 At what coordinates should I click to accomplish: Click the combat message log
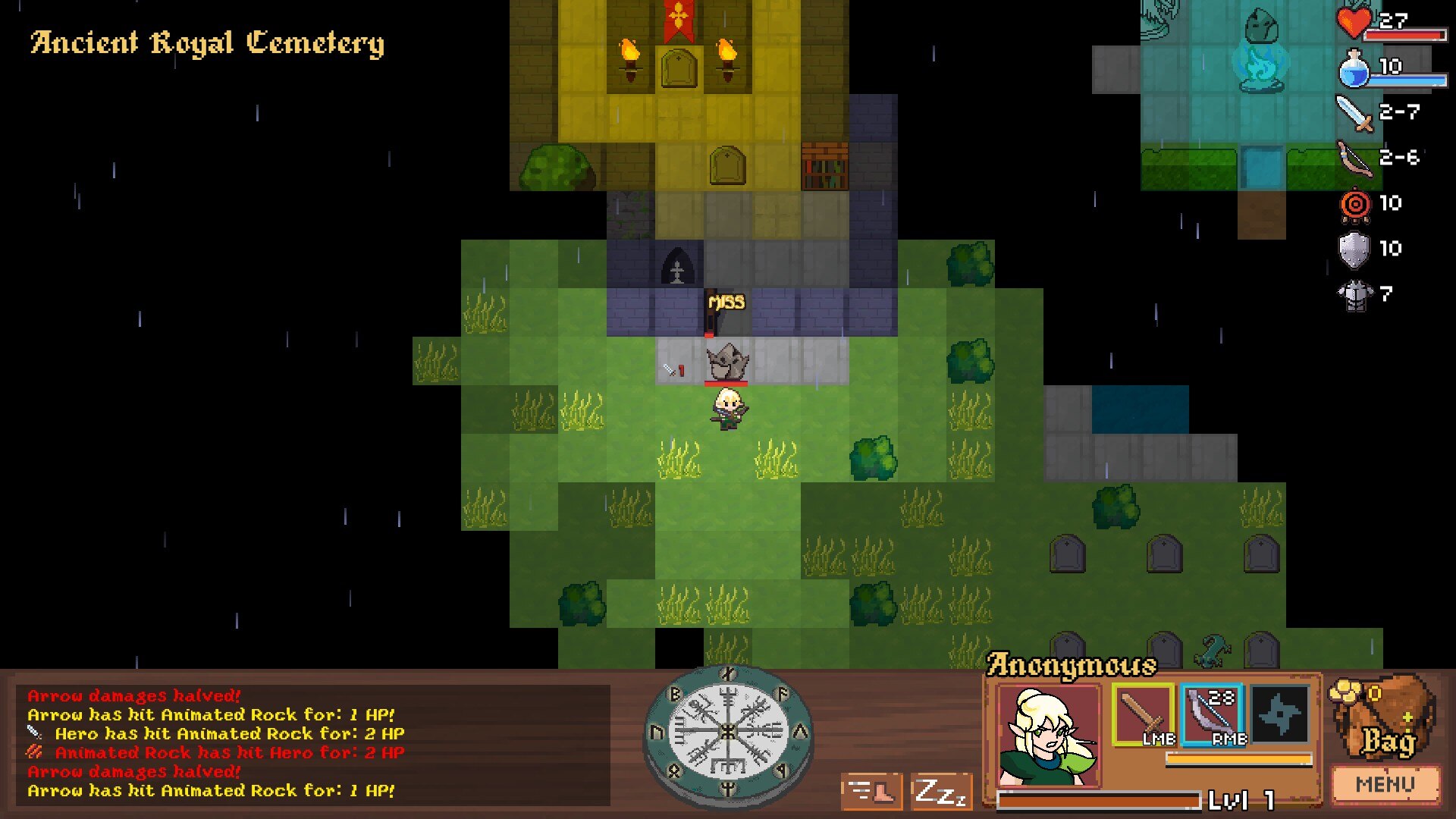(312, 743)
